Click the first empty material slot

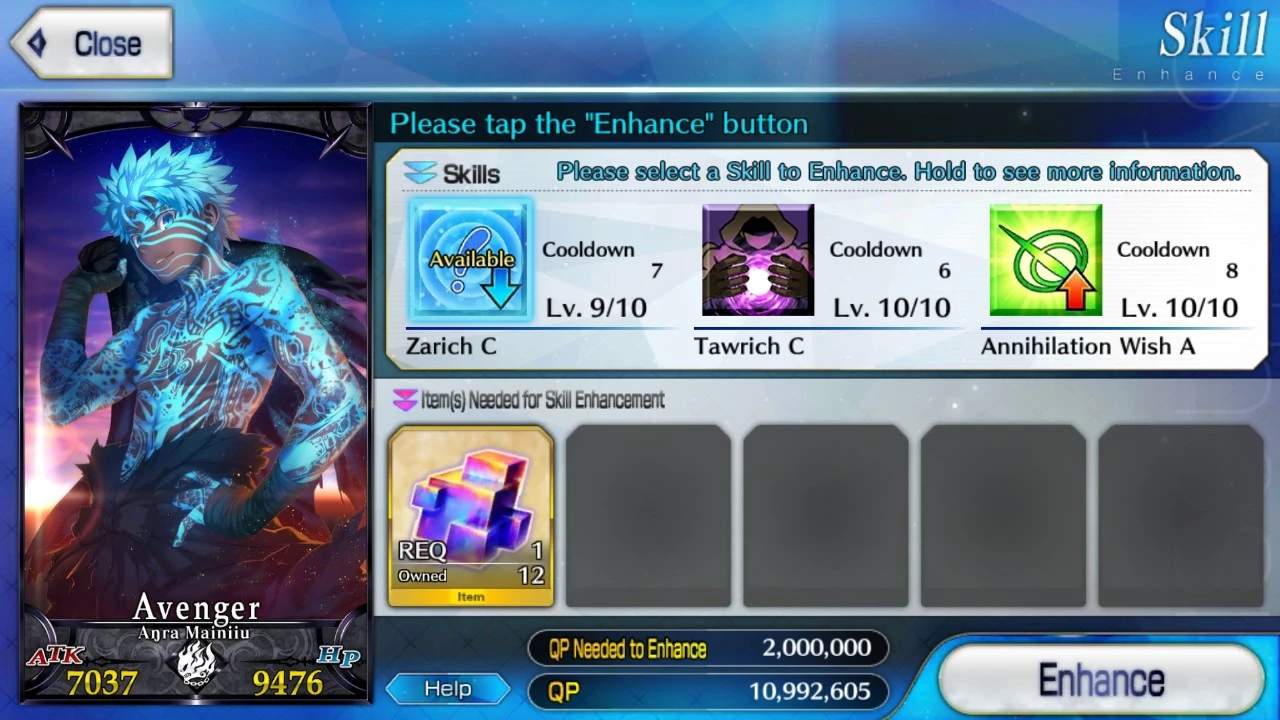[648, 516]
